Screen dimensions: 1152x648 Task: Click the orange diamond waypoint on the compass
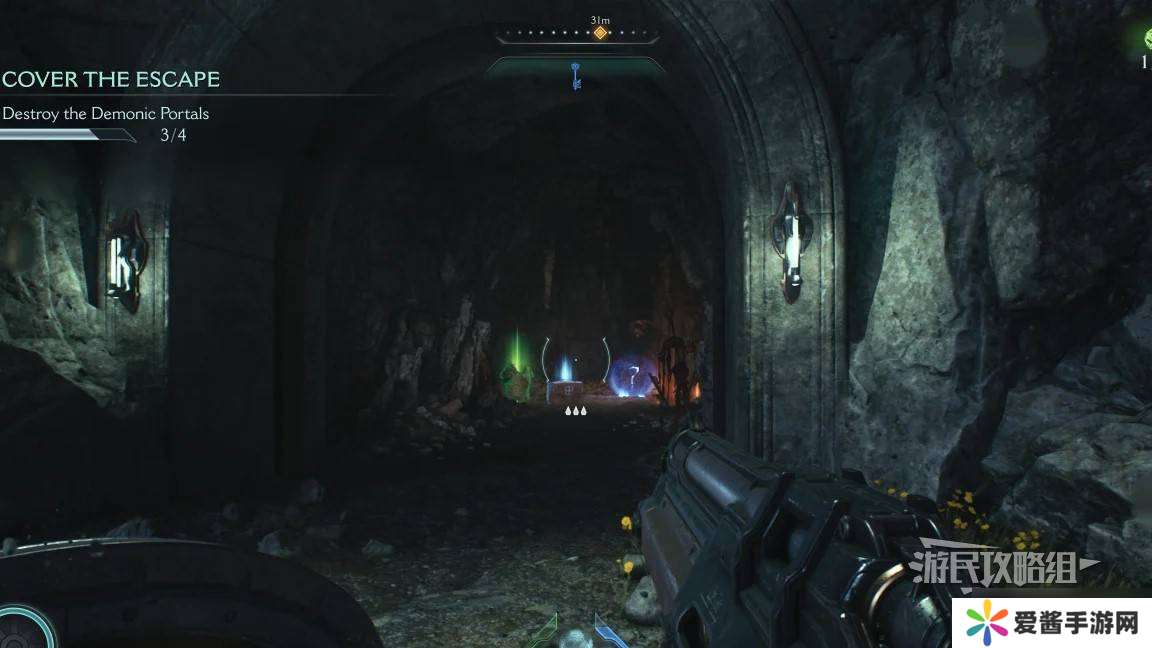pos(600,33)
